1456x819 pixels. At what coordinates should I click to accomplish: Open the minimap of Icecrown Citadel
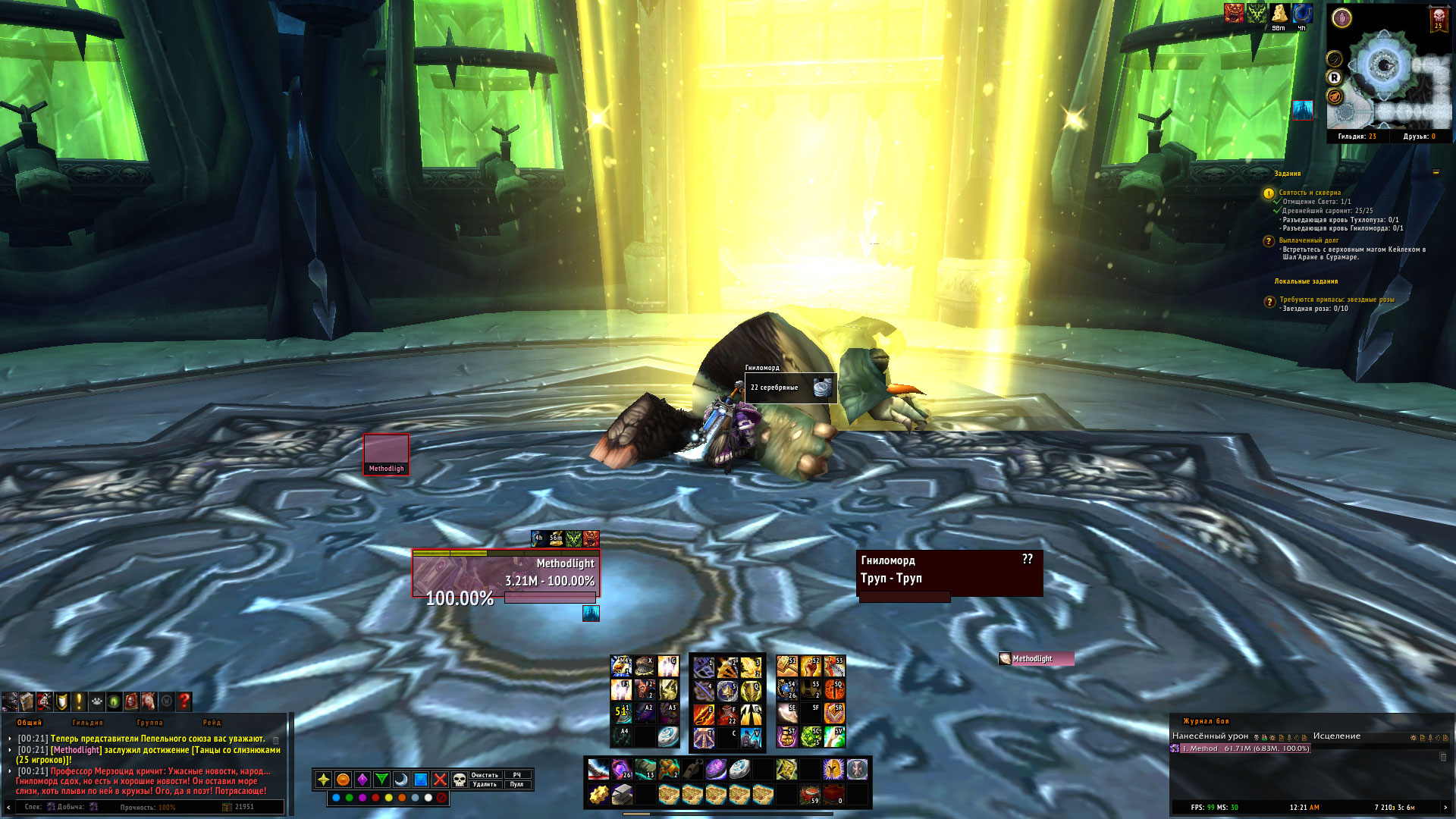click(1388, 72)
